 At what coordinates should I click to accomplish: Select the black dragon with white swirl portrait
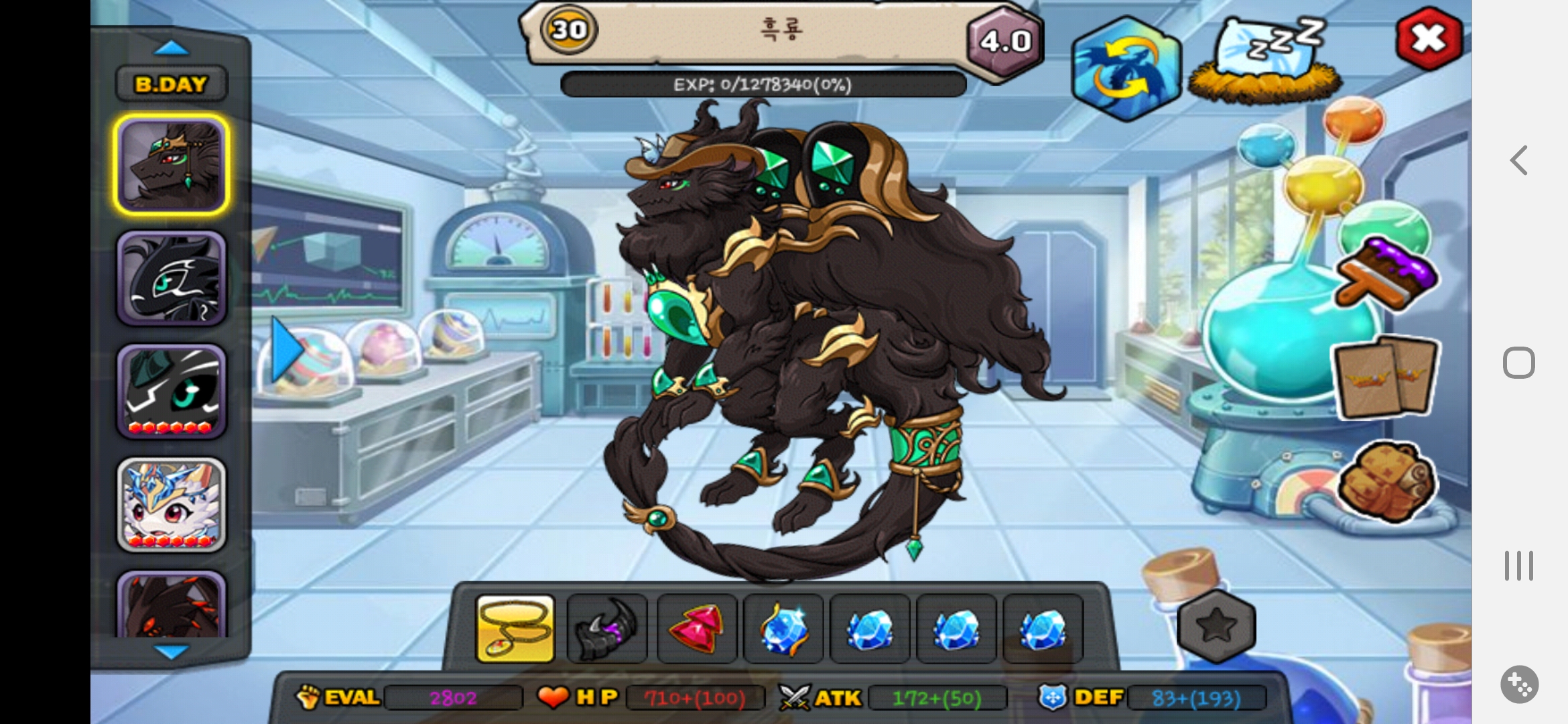172,278
